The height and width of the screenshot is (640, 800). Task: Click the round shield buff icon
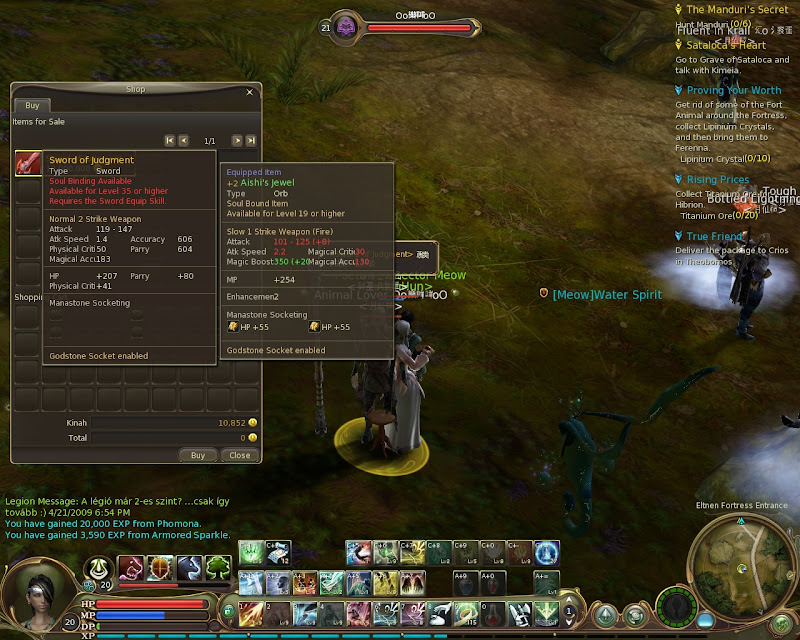[161, 569]
